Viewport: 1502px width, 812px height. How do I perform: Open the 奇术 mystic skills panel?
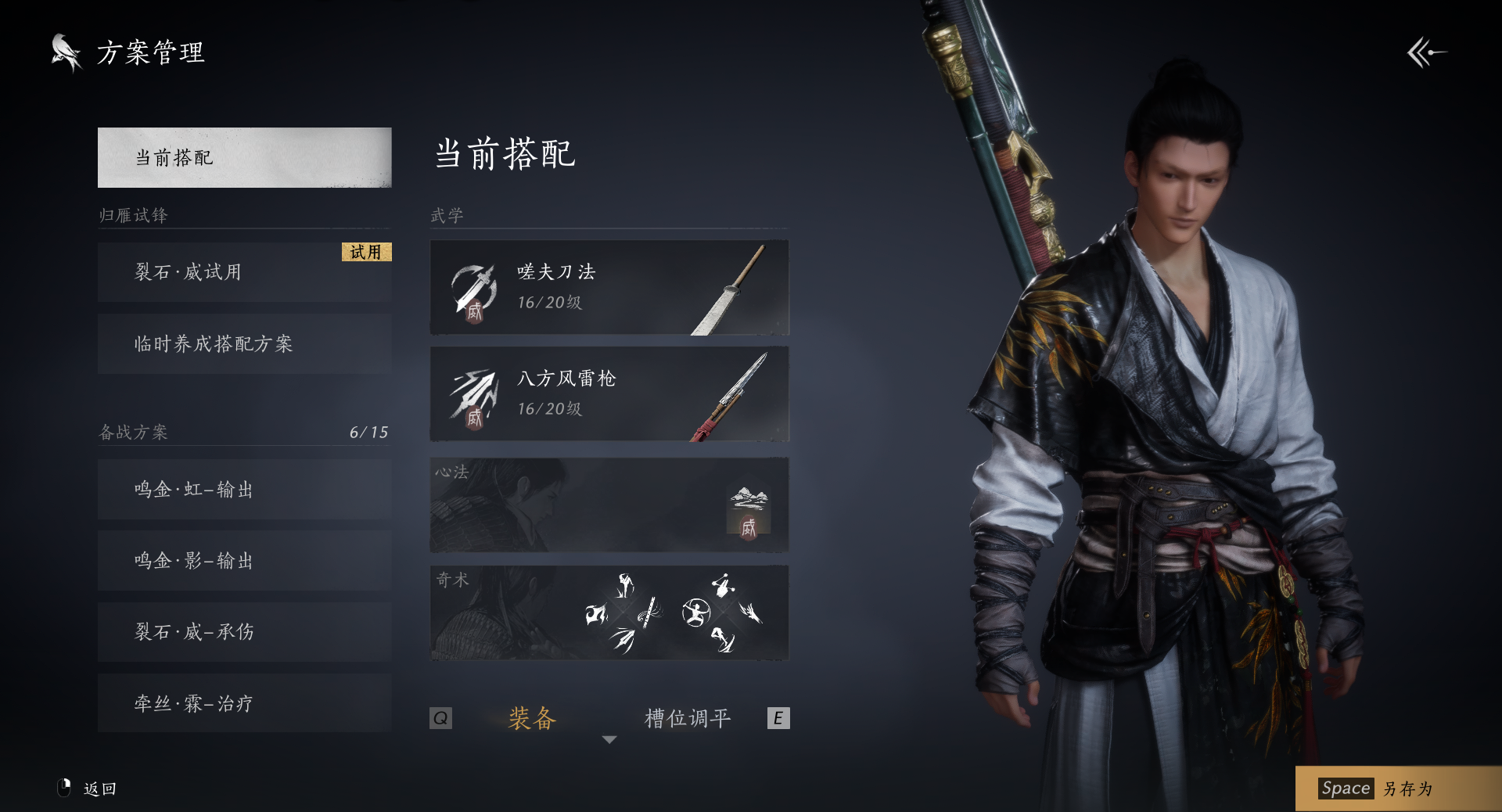click(x=609, y=613)
